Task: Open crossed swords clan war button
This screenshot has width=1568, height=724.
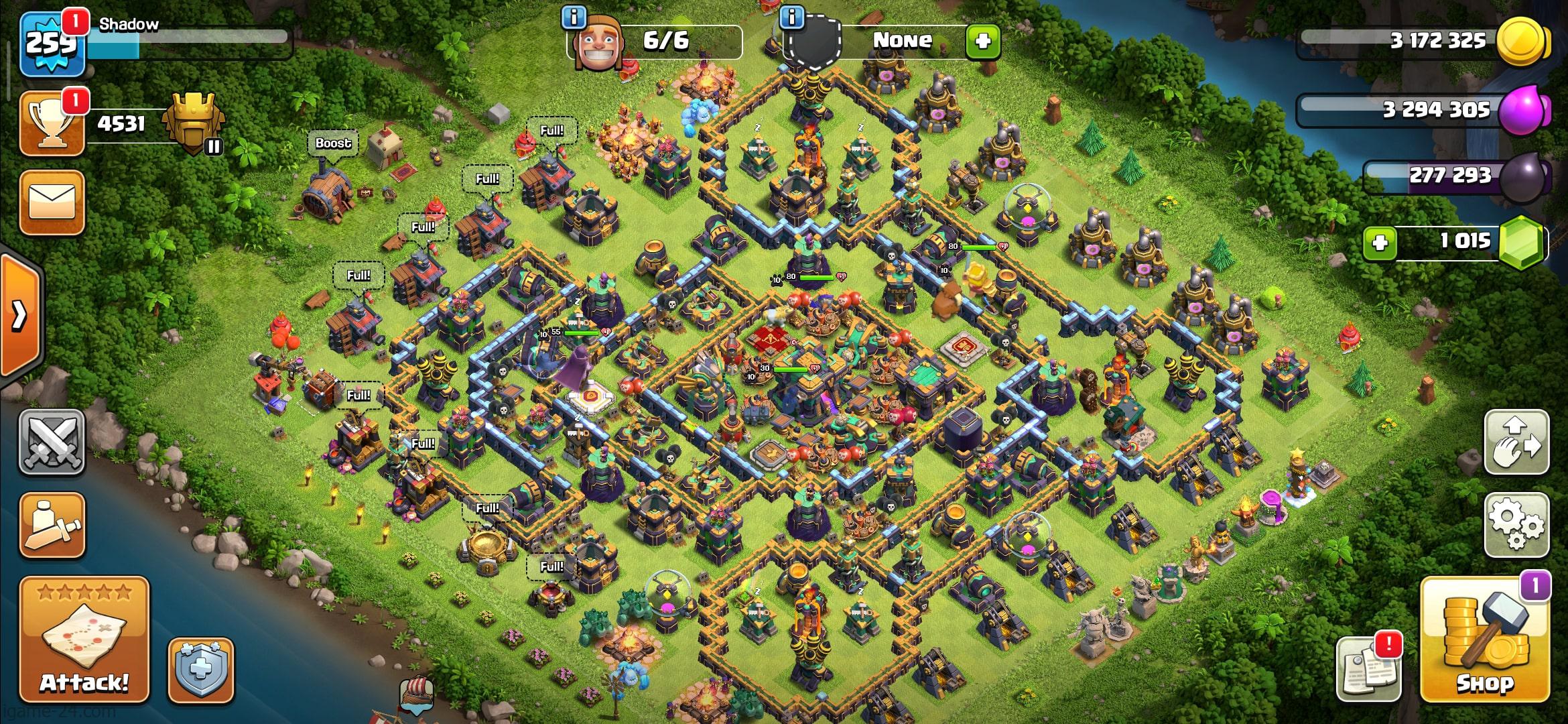Action: click(52, 442)
